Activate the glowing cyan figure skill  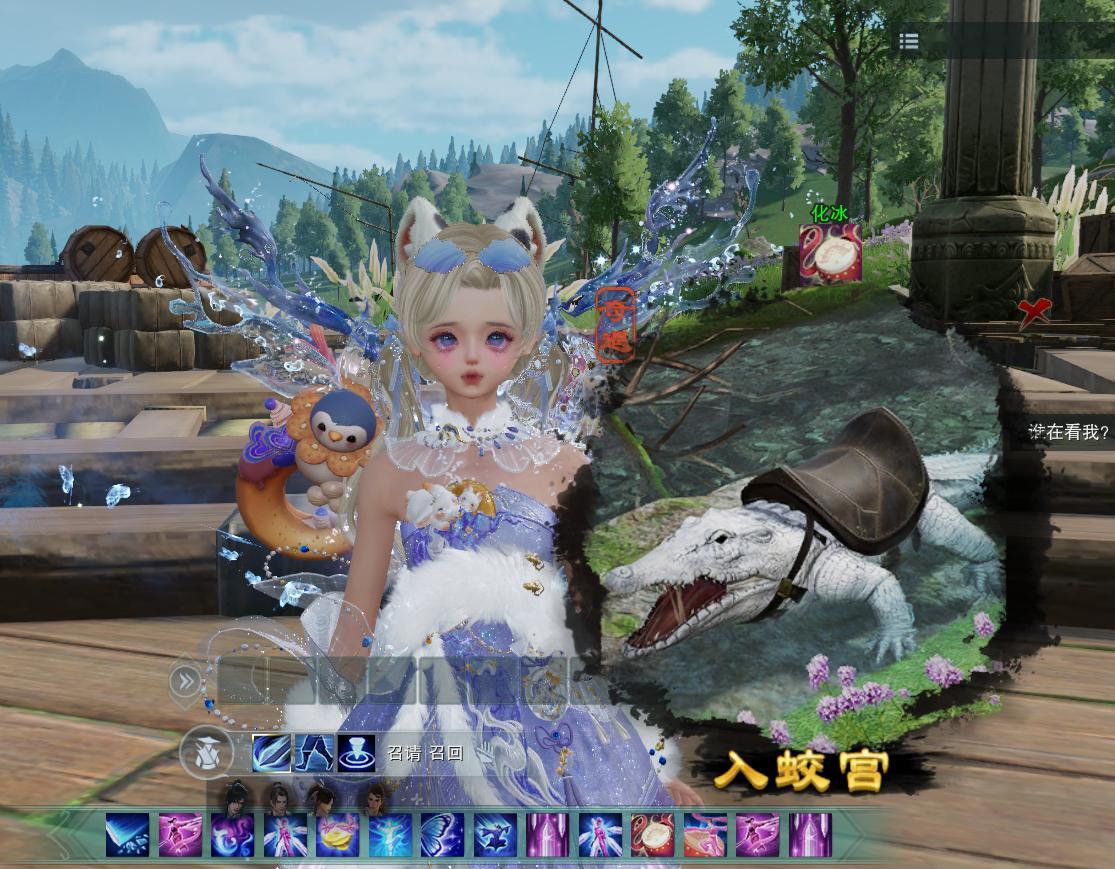tap(390, 835)
